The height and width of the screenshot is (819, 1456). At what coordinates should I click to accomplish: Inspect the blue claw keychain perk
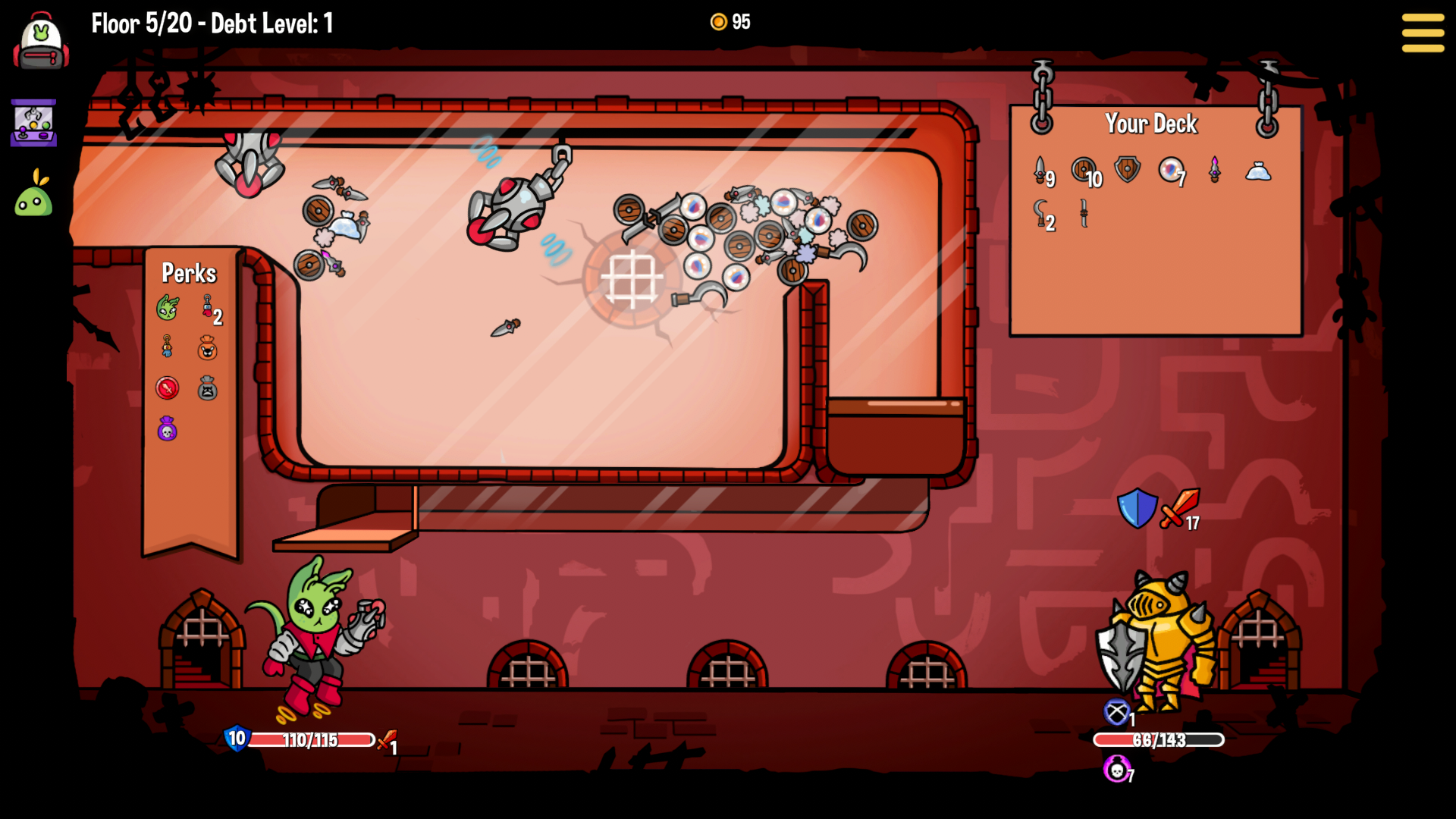[167, 347]
